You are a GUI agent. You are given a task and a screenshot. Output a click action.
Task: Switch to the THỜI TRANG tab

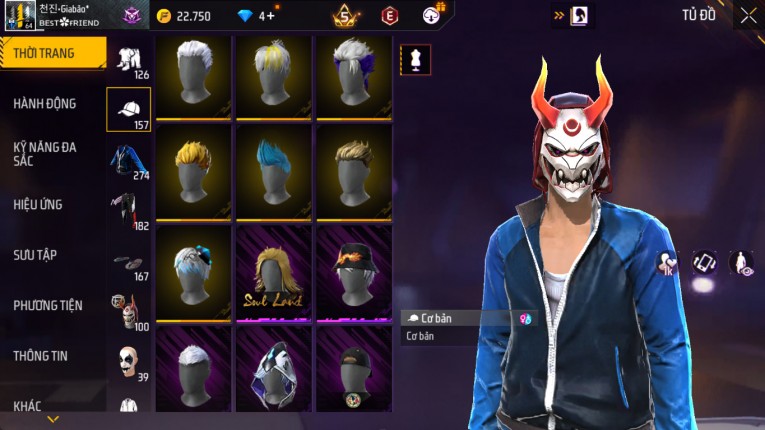(48, 53)
